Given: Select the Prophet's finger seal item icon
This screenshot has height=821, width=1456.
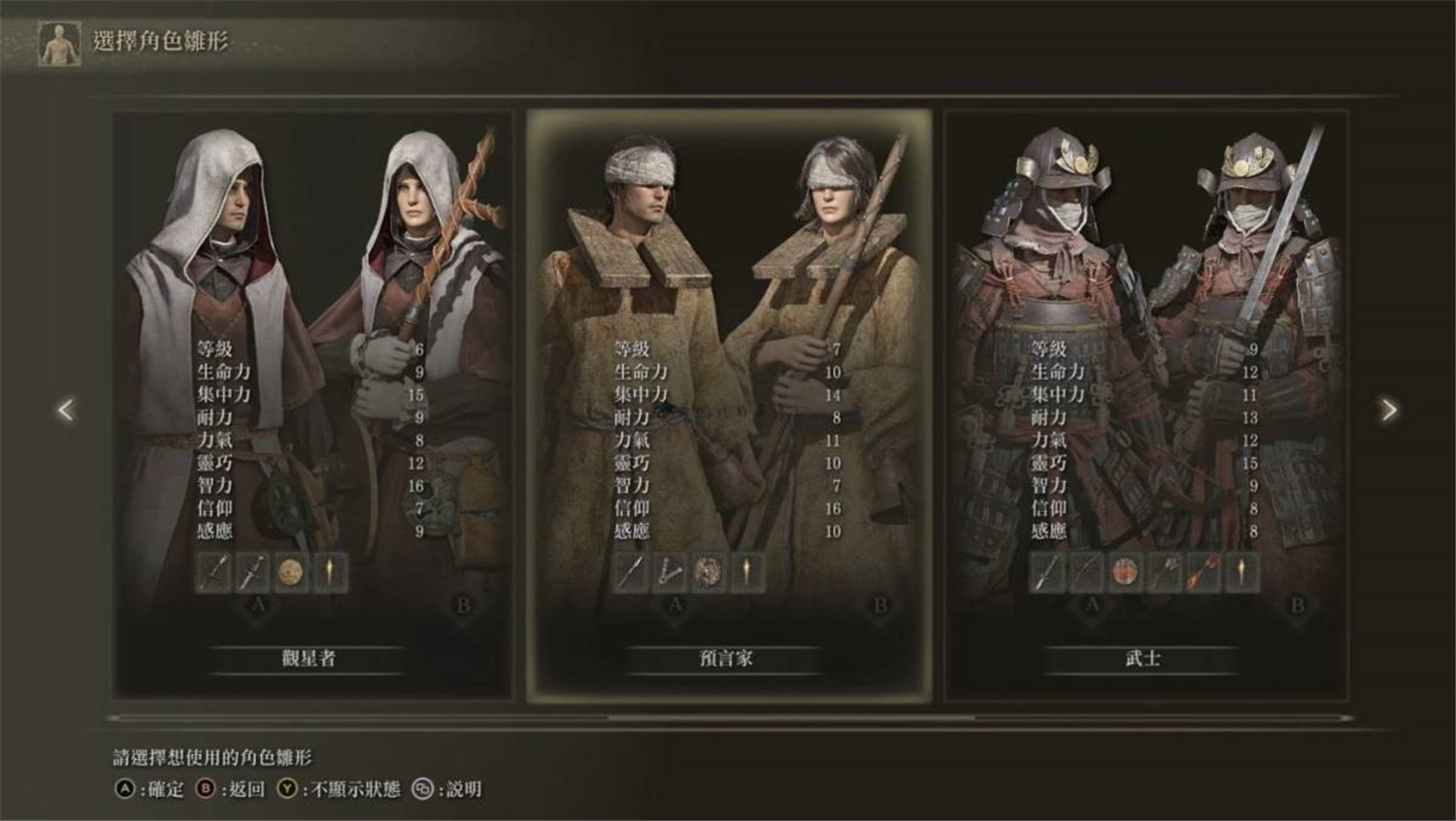Looking at the screenshot, I should (x=670, y=572).
